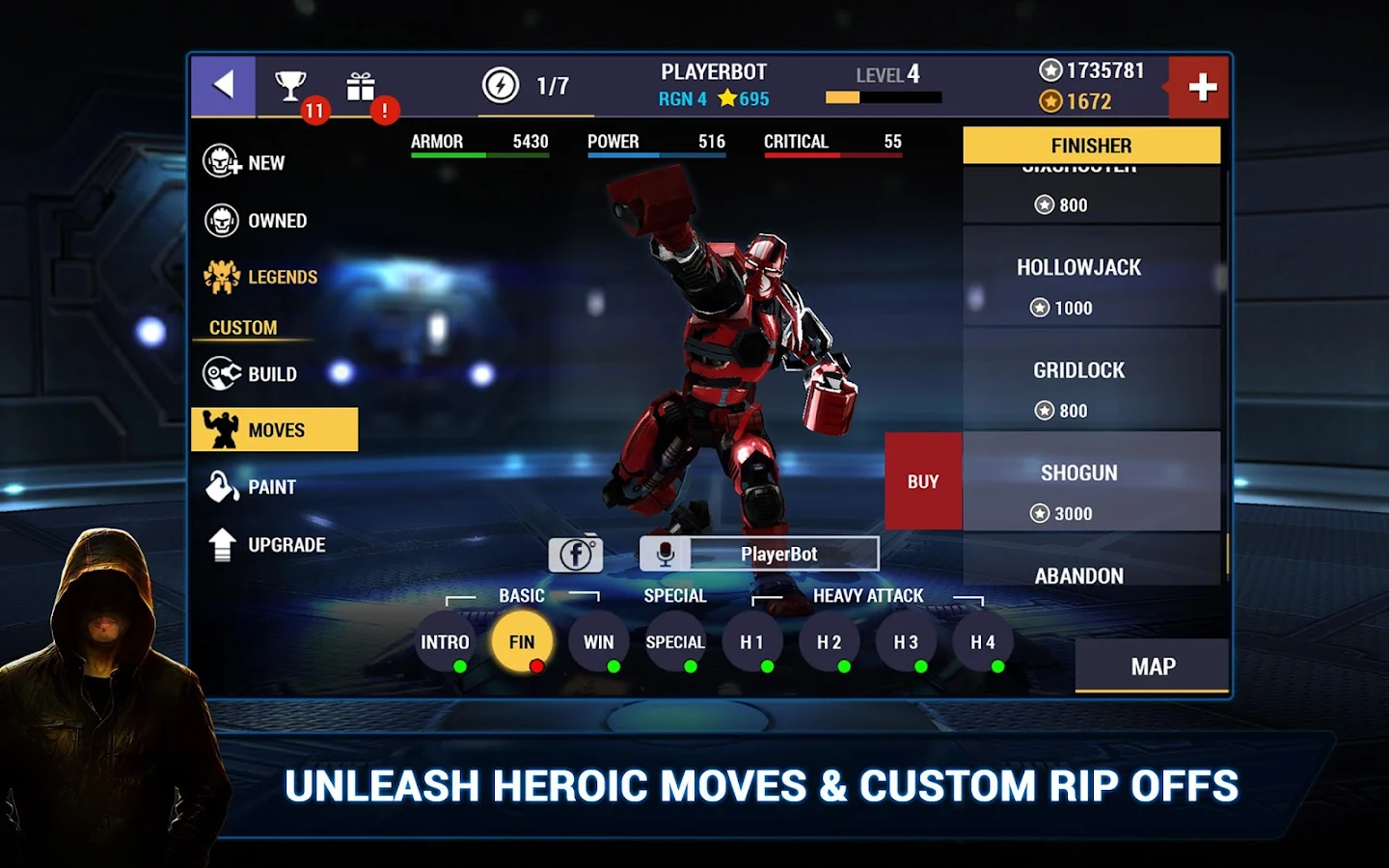
Task: Select the SPECIAL move slot
Action: coord(675,641)
